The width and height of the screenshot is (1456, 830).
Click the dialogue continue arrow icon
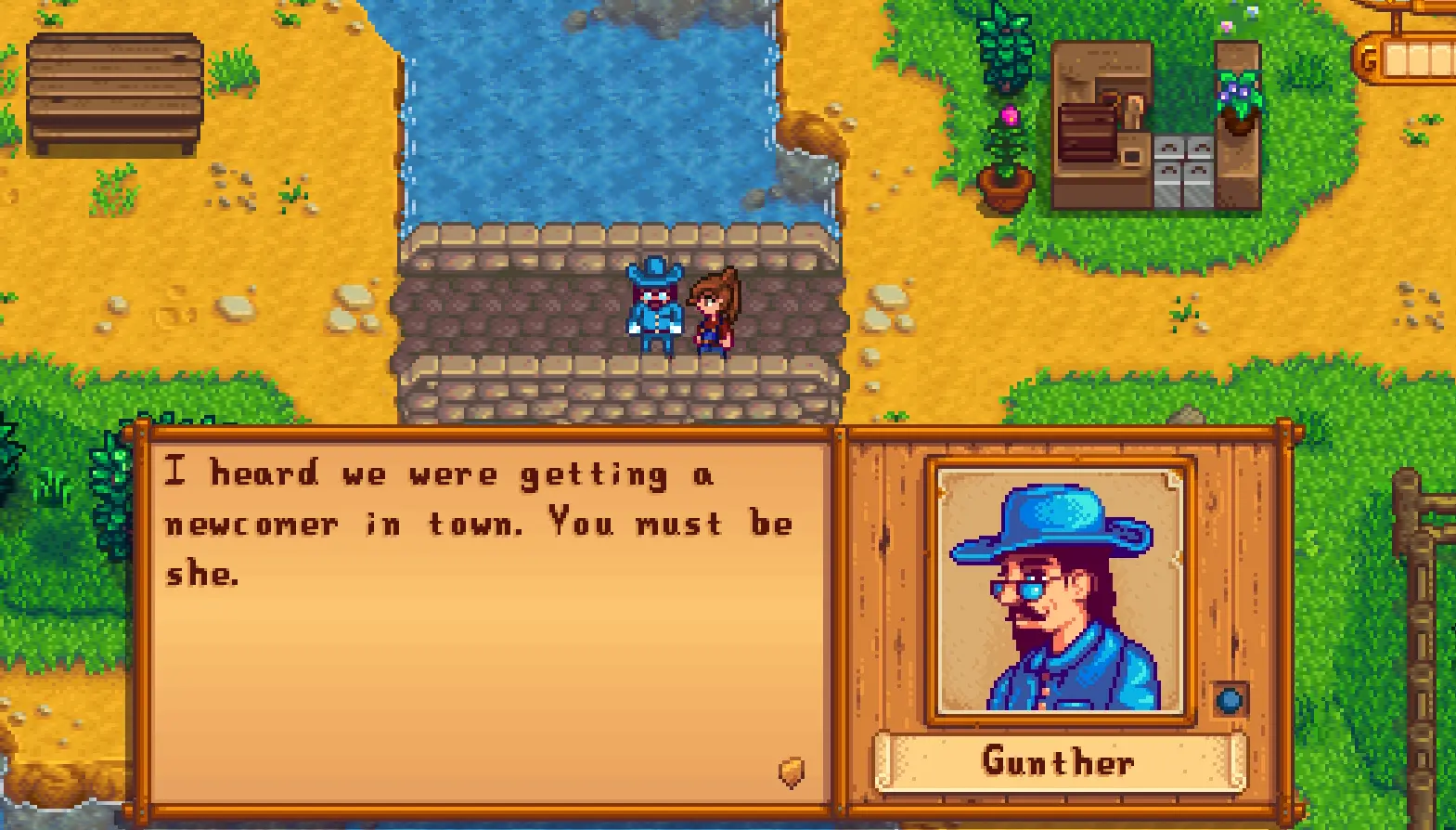791,772
